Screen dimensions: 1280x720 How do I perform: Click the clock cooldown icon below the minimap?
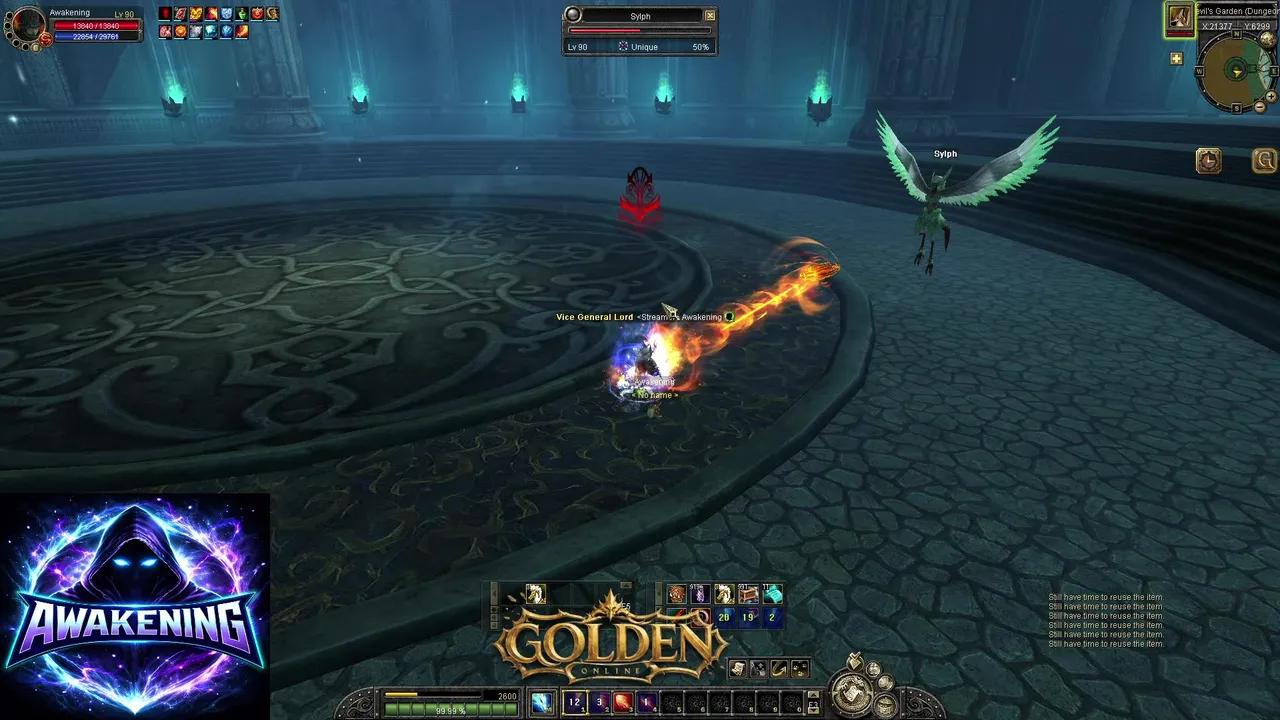(x=1209, y=161)
